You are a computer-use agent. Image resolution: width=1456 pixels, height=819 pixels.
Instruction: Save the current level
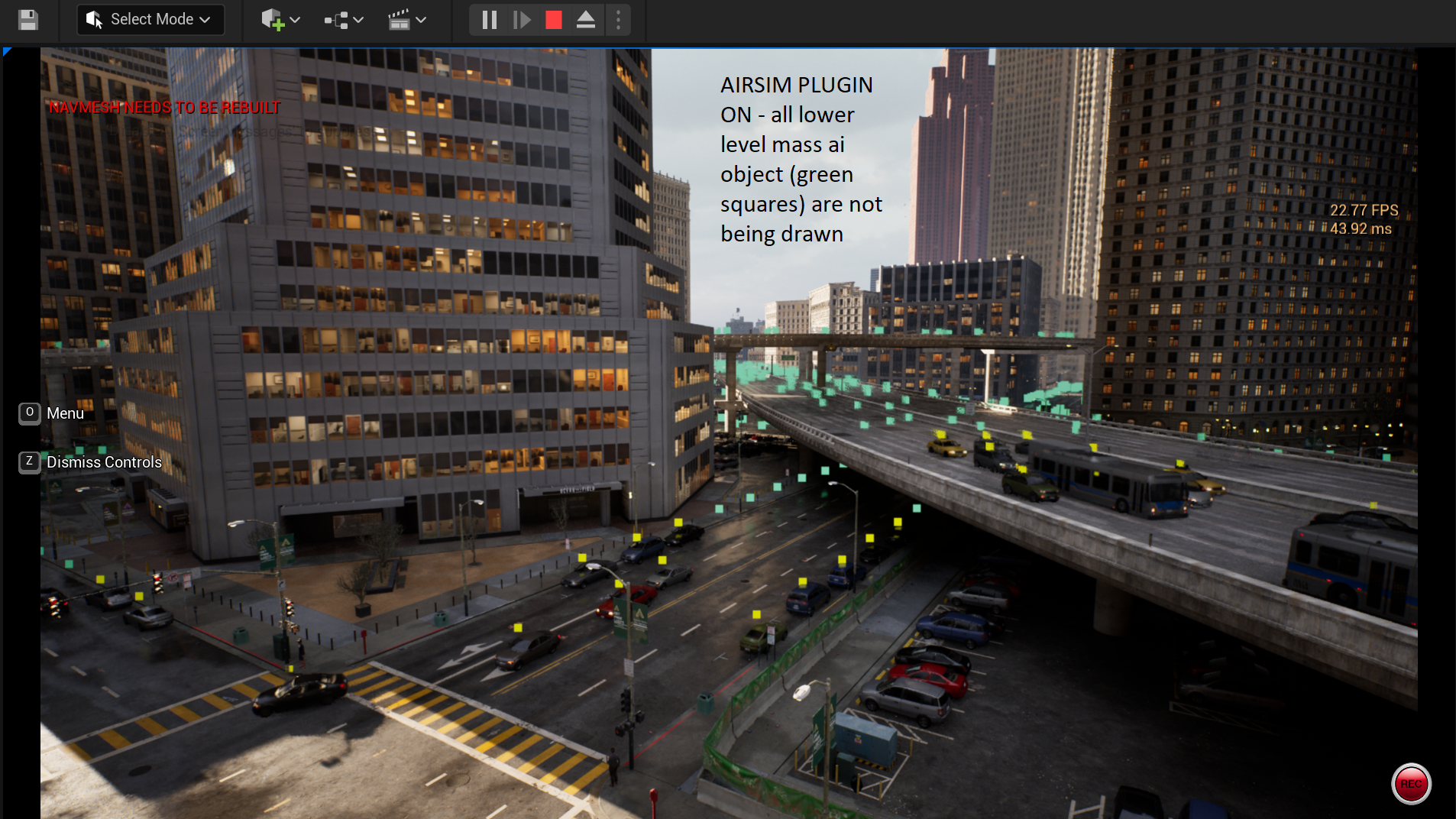click(x=28, y=20)
